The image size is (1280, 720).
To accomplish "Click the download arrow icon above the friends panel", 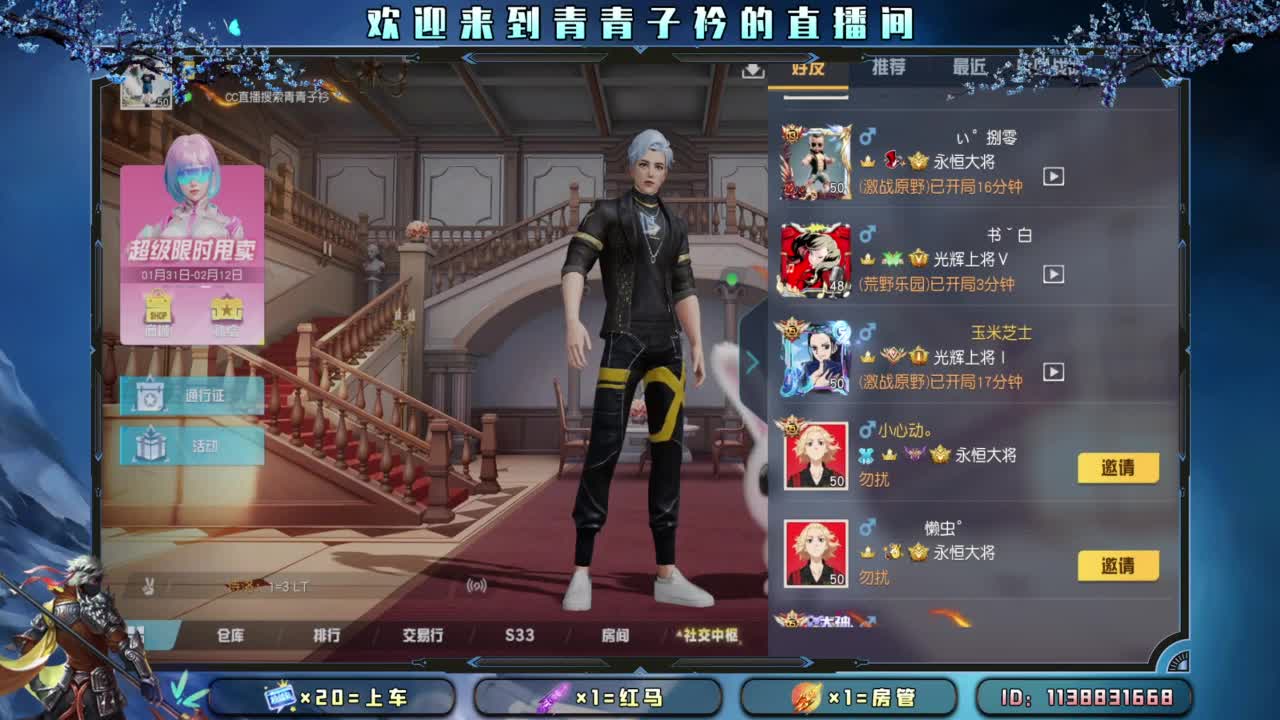I will pos(752,73).
